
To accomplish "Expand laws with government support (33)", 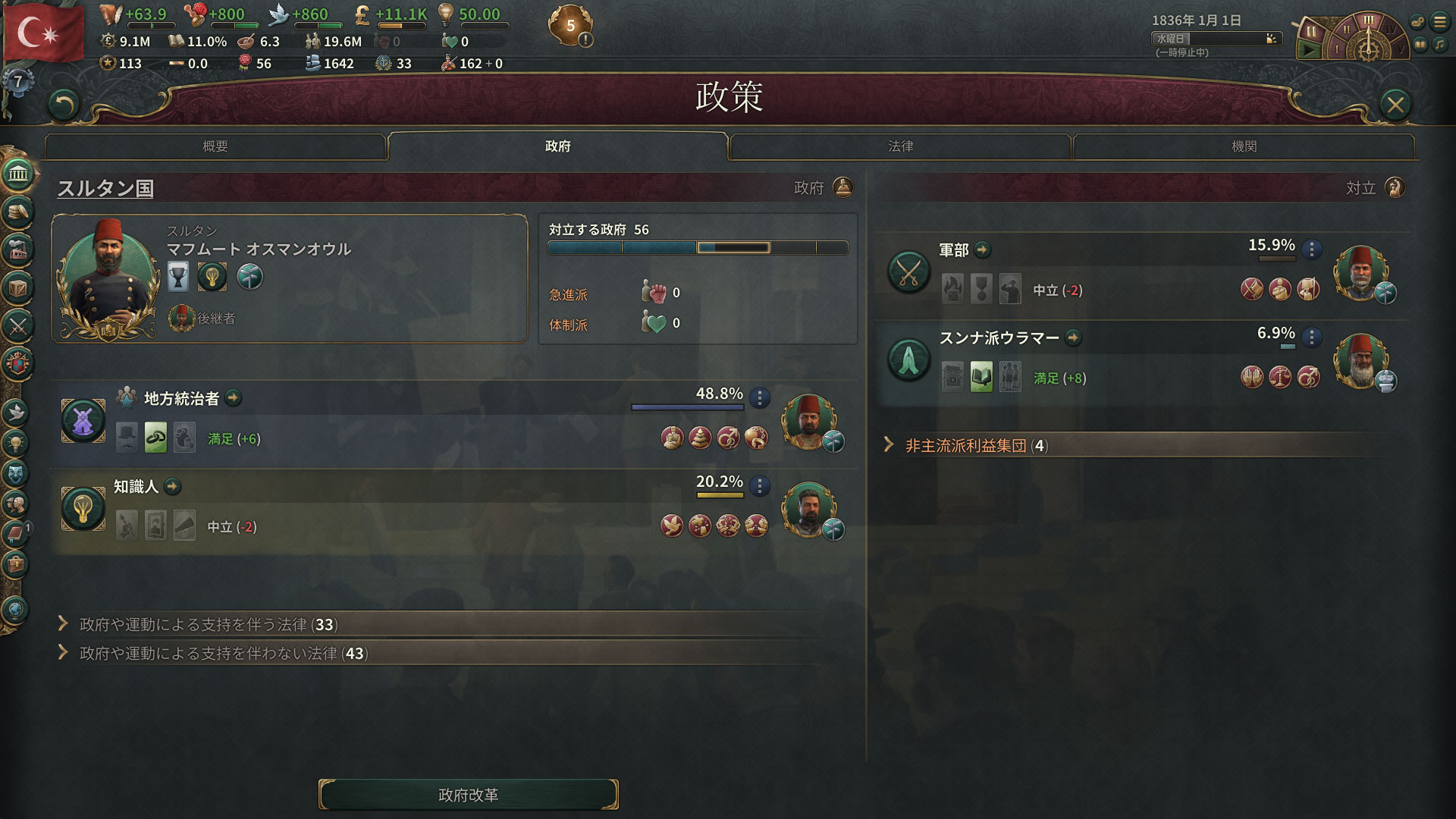I will click(x=209, y=624).
